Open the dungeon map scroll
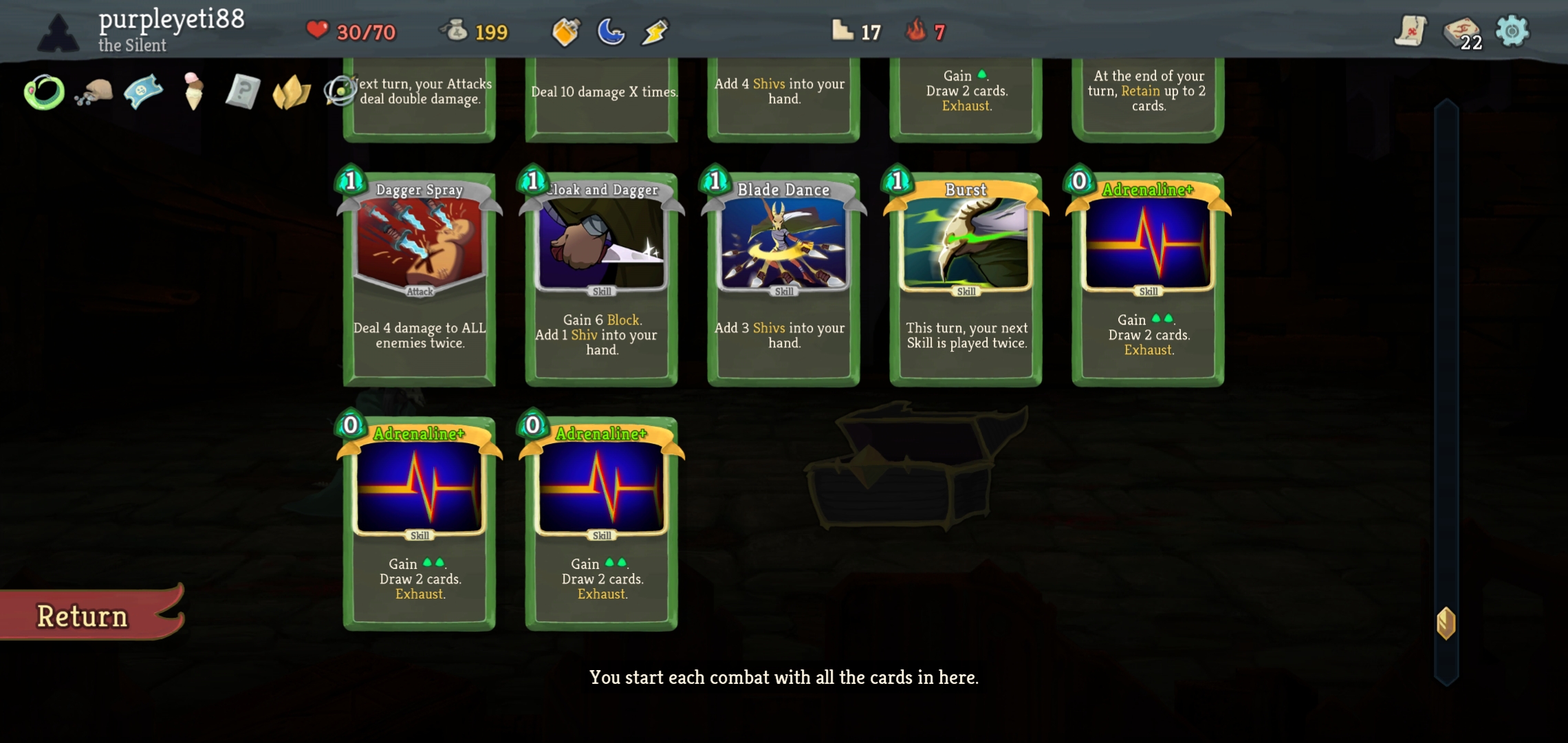The image size is (1568, 743). click(1409, 30)
